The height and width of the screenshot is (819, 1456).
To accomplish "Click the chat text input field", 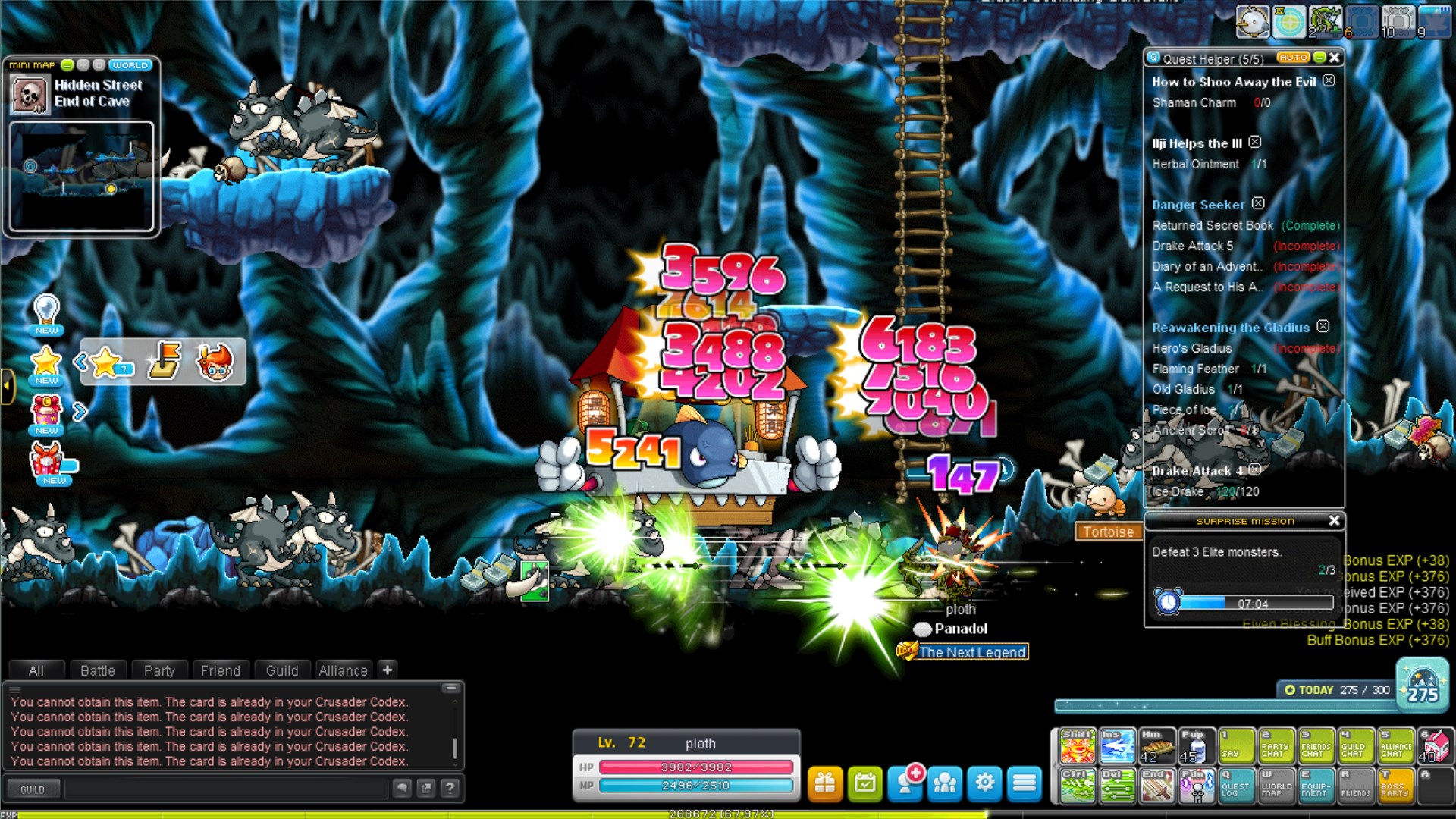I will click(x=226, y=789).
